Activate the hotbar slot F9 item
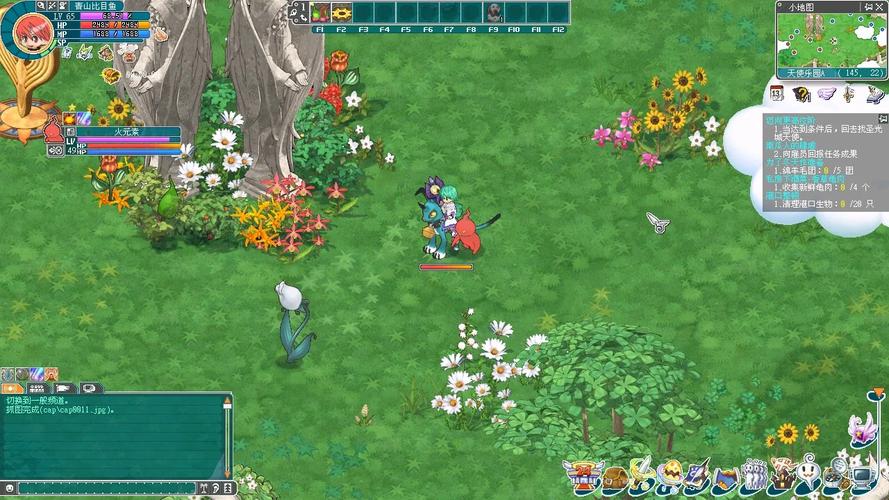889x500 pixels. pos(494,13)
